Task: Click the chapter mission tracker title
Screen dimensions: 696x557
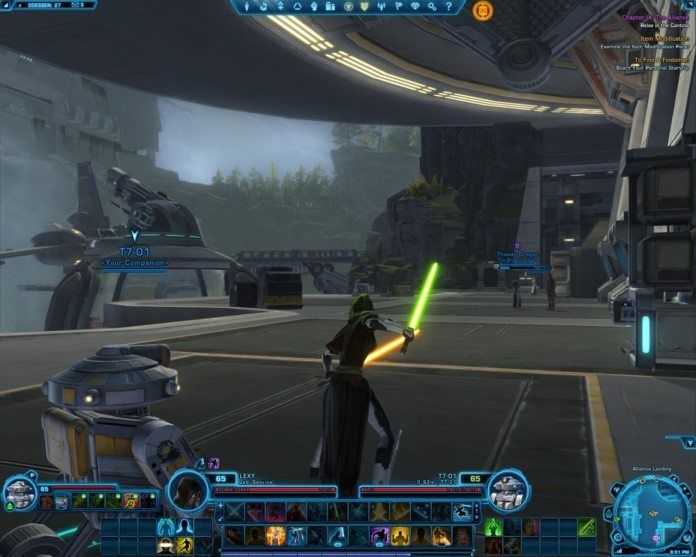Action: 651,17
